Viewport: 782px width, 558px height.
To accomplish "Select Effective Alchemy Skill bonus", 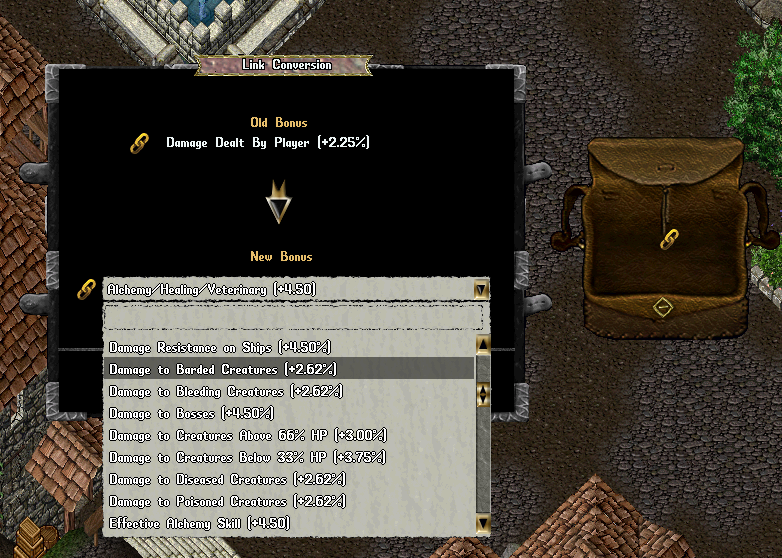I will click(x=199, y=523).
